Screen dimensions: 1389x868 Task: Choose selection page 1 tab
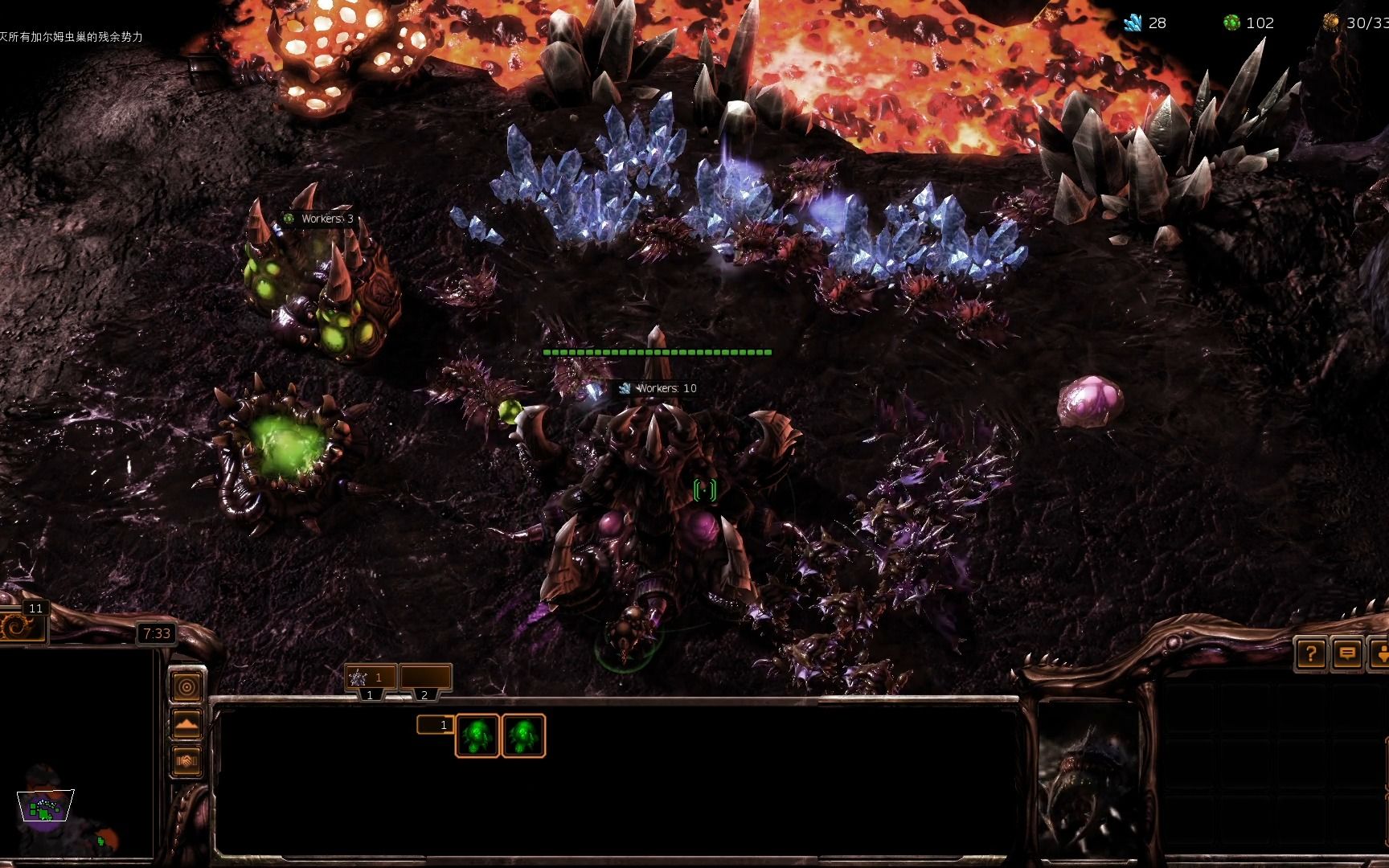(435, 725)
